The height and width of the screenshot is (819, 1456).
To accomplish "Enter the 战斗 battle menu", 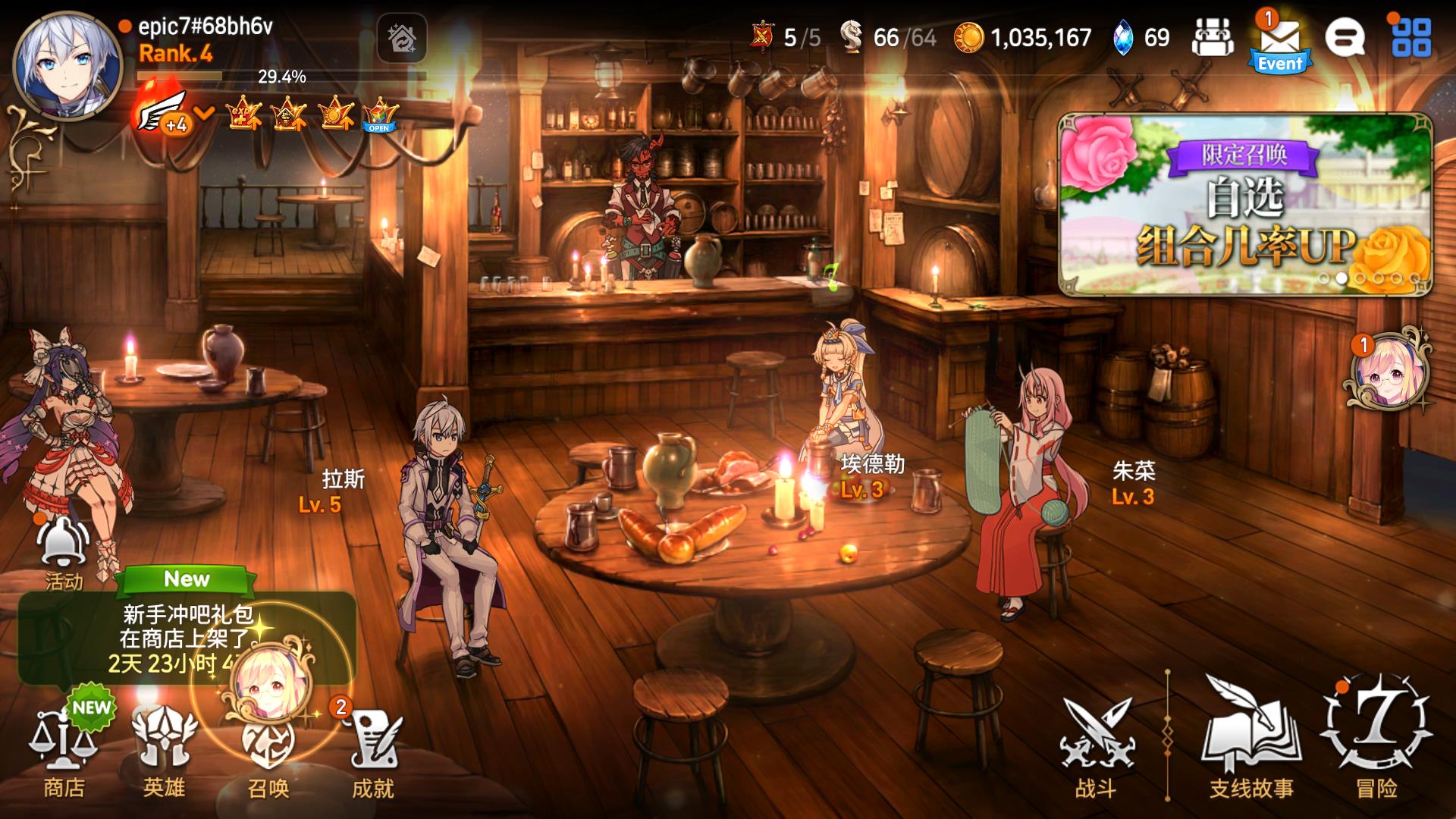I will pos(1096,747).
